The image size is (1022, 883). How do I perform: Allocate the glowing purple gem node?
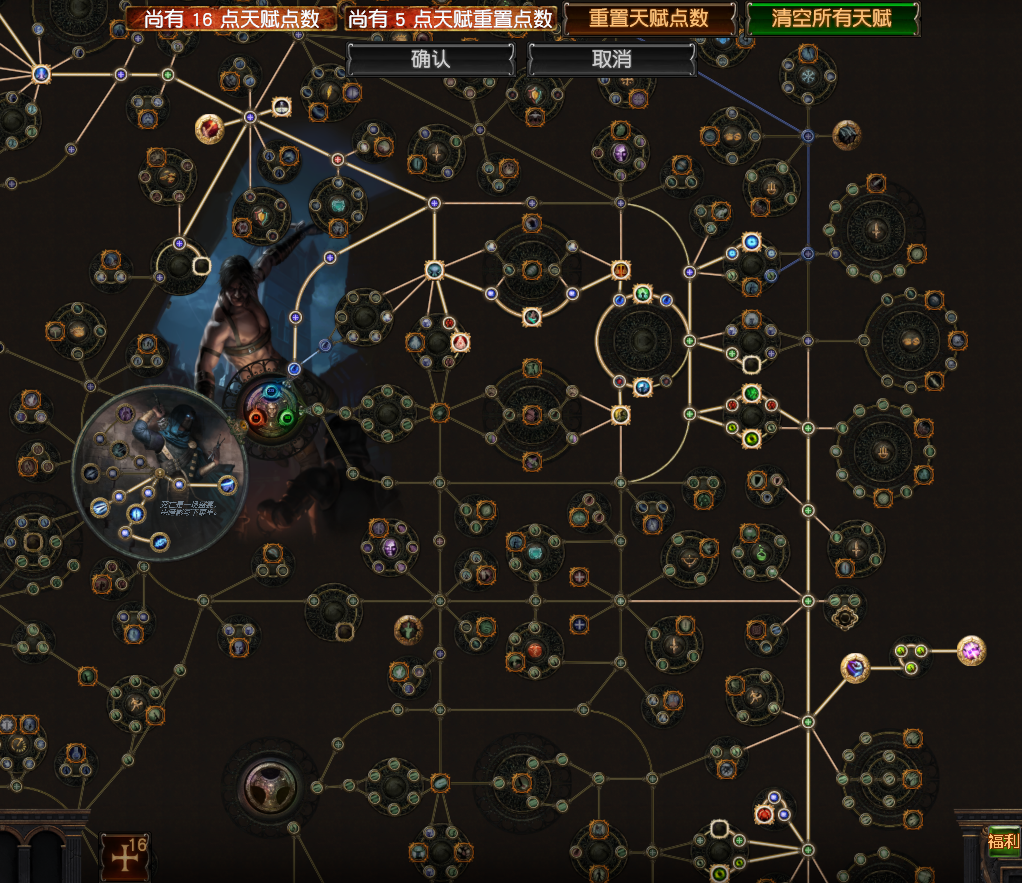coord(971,651)
